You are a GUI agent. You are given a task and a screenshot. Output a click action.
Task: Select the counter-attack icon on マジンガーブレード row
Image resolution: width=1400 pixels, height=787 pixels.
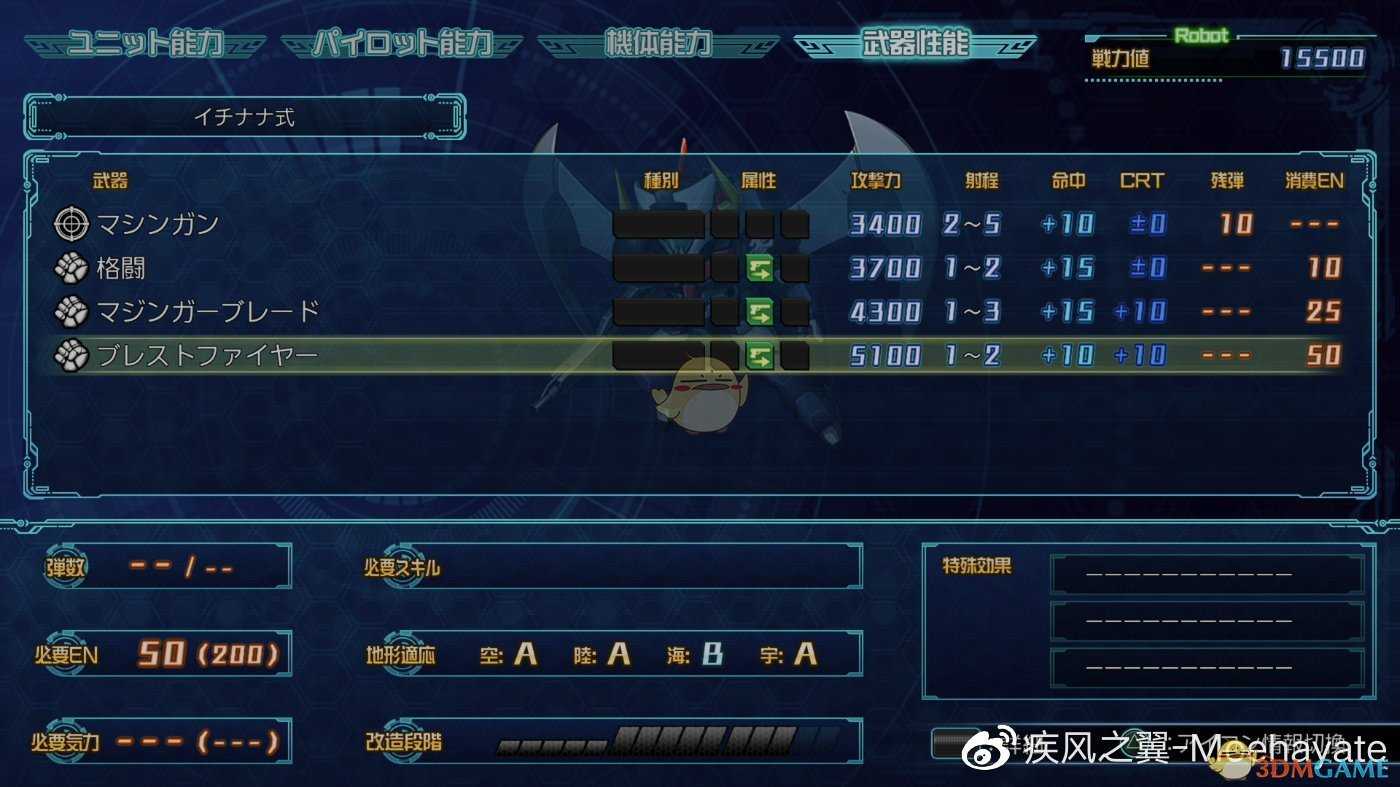click(760, 312)
